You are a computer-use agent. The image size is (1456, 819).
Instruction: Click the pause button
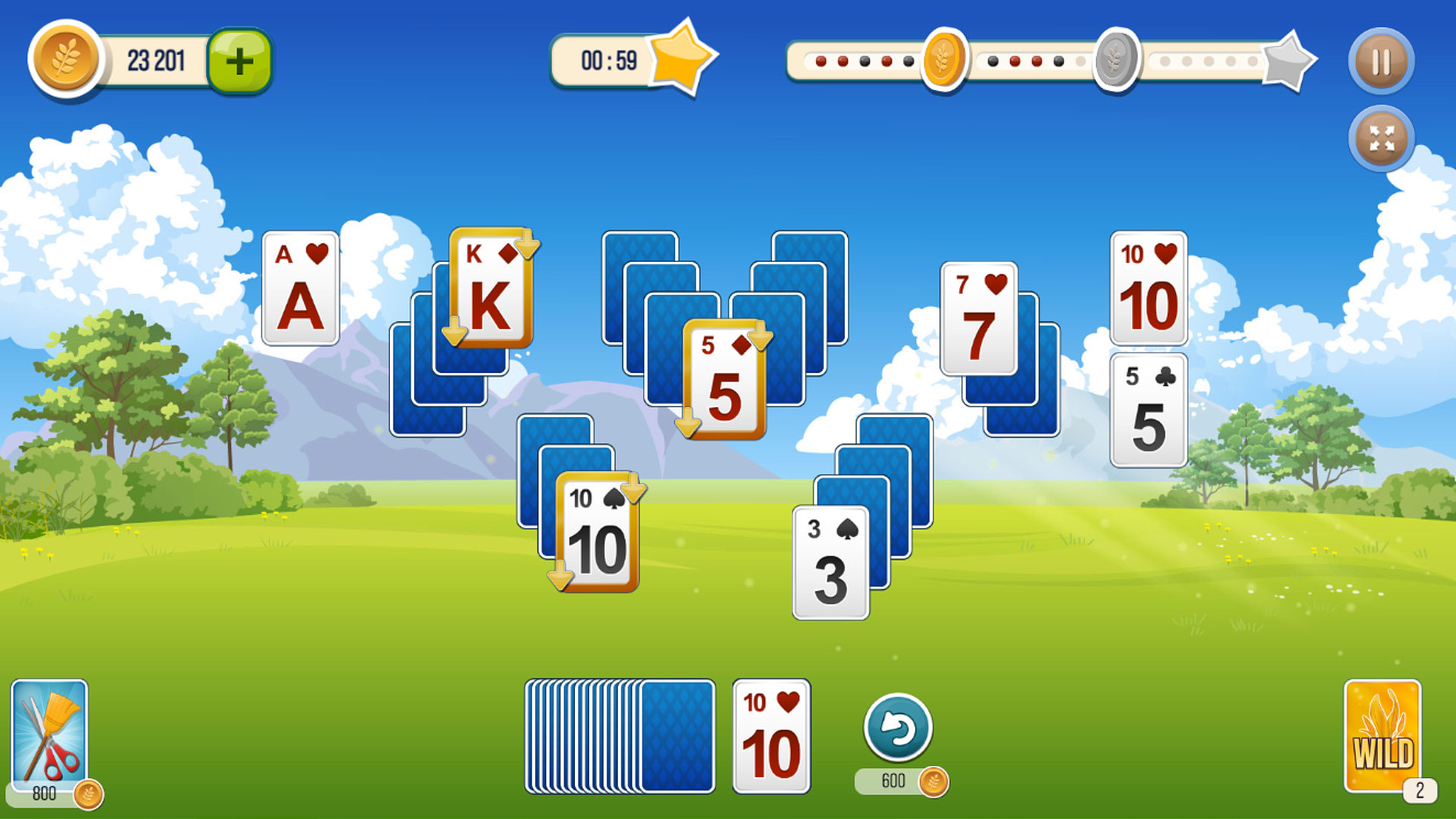(1380, 61)
